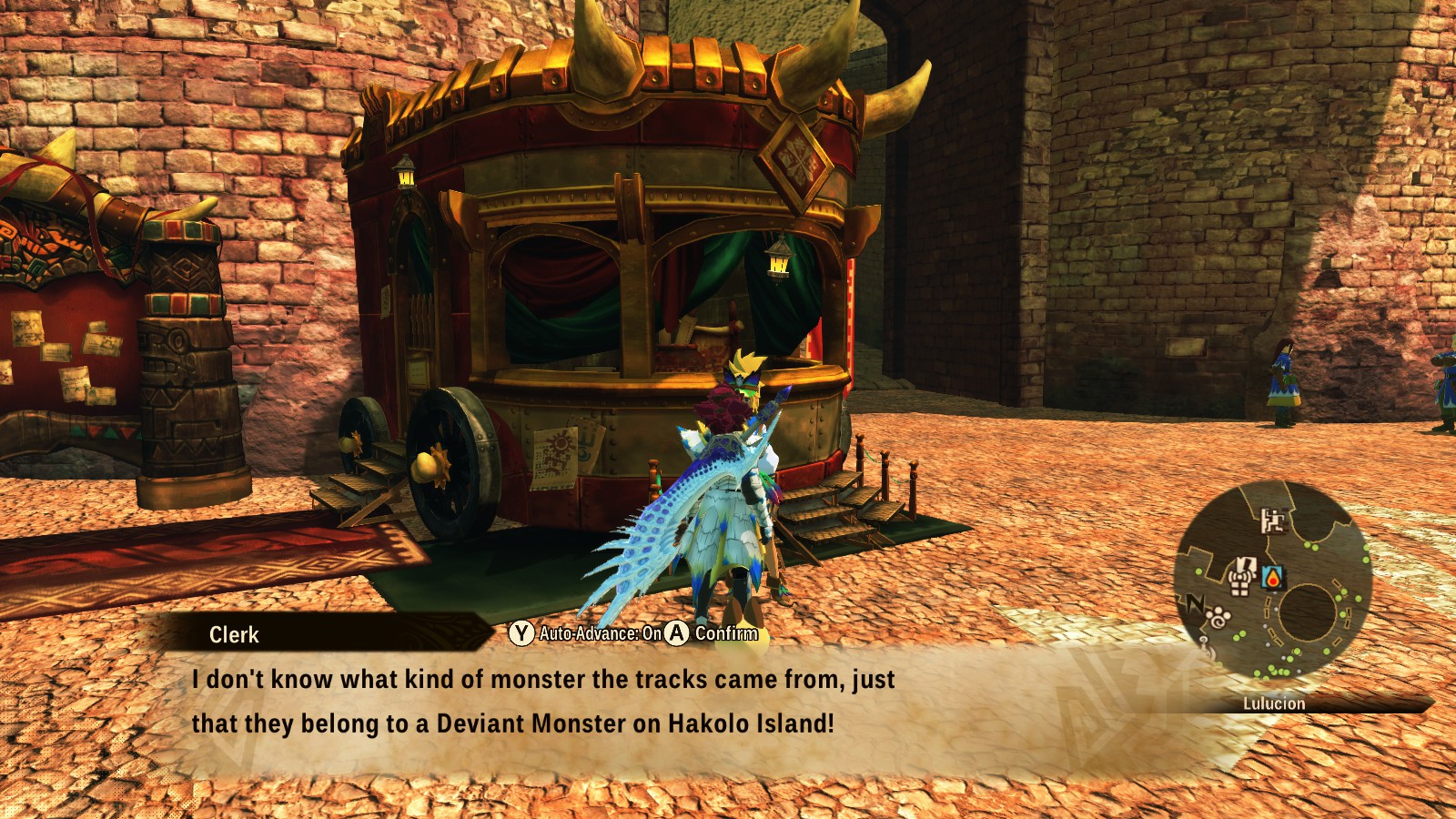This screenshot has width=1456, height=819.
Task: Select the orange drop marker on the minimap
Action: click(1272, 579)
